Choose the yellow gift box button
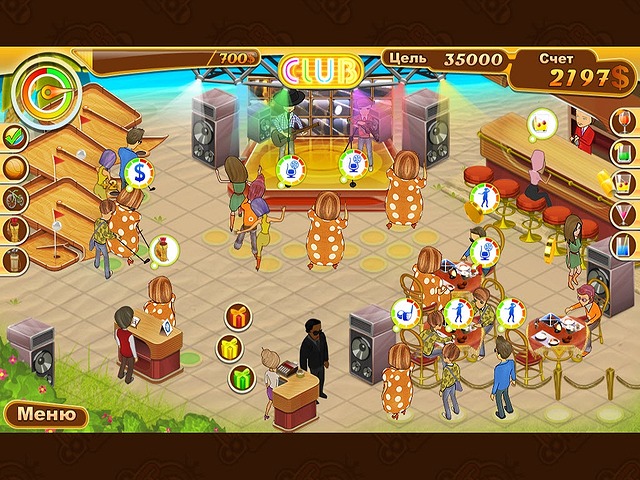640x480 pixels. 231,348
